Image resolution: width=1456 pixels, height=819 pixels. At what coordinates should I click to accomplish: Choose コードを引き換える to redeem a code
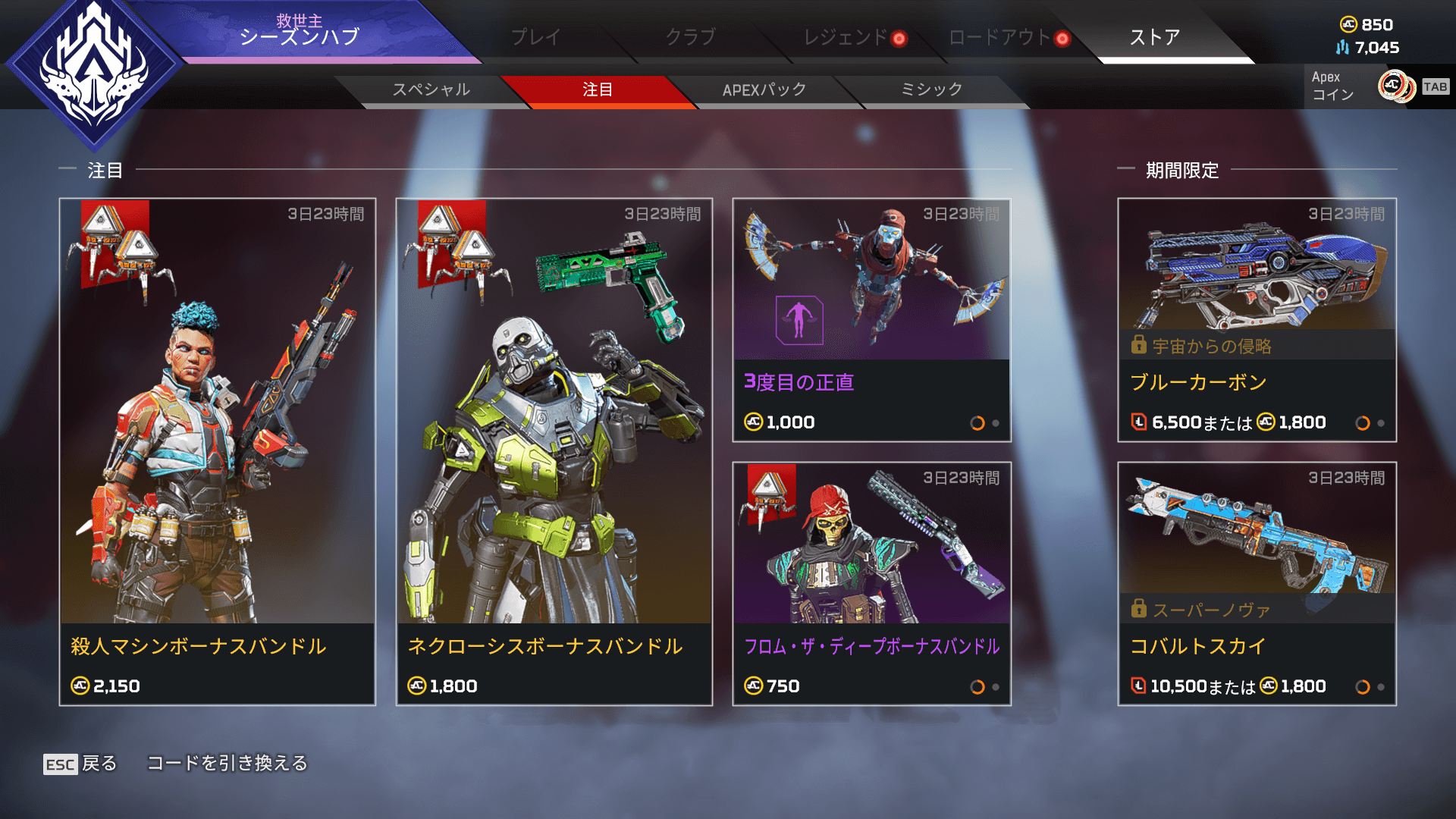click(x=227, y=763)
